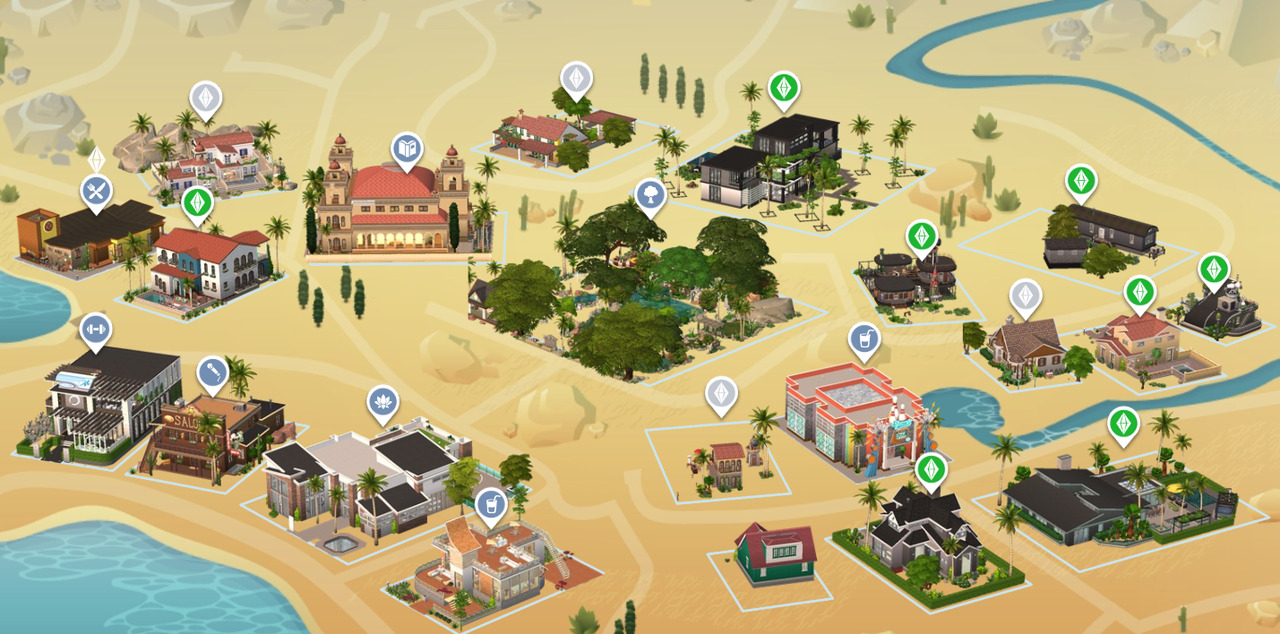Select the small white plumbob above the restaurant pin
The height and width of the screenshot is (634, 1280).
96,160
